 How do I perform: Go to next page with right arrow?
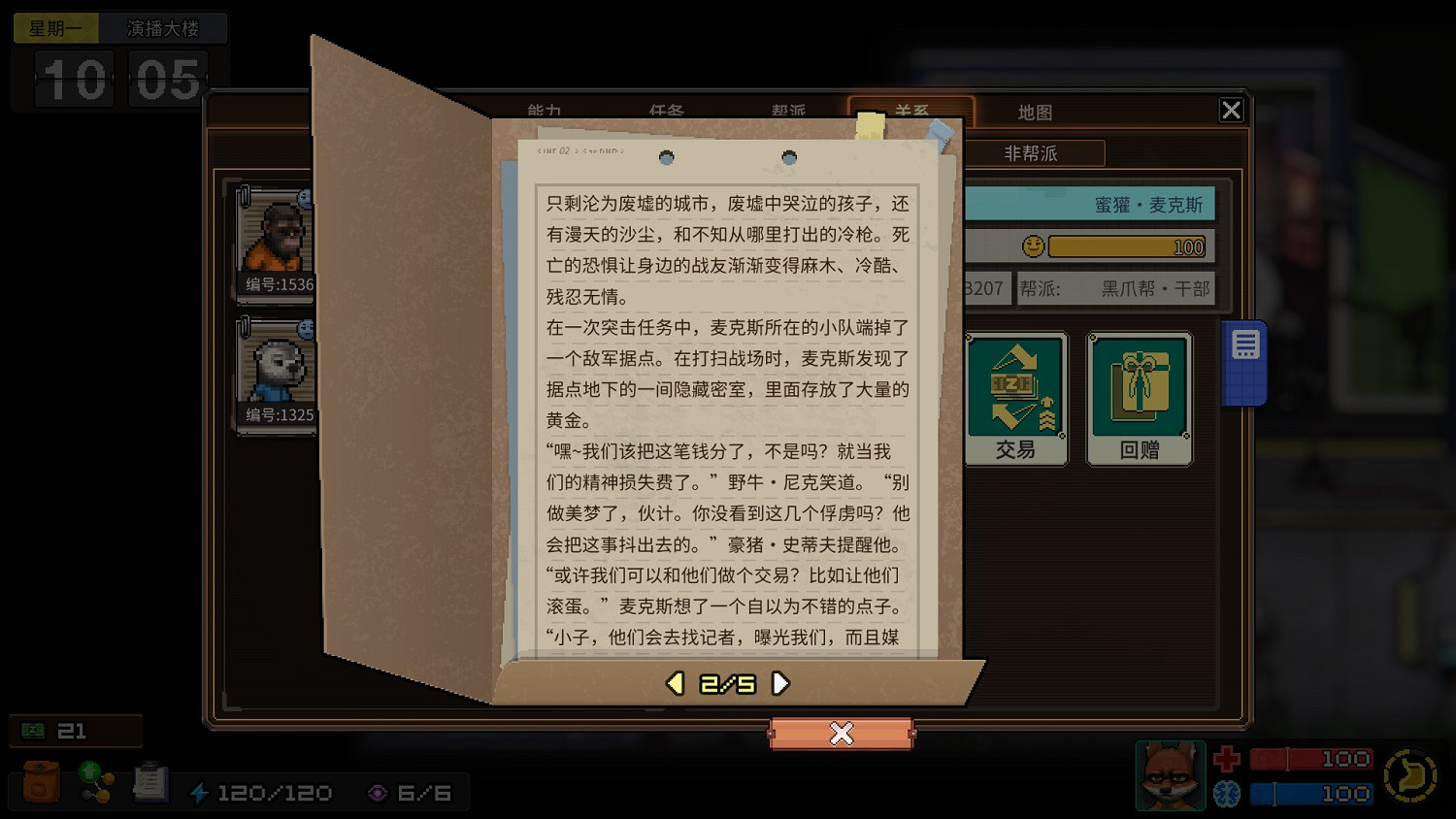(x=780, y=683)
